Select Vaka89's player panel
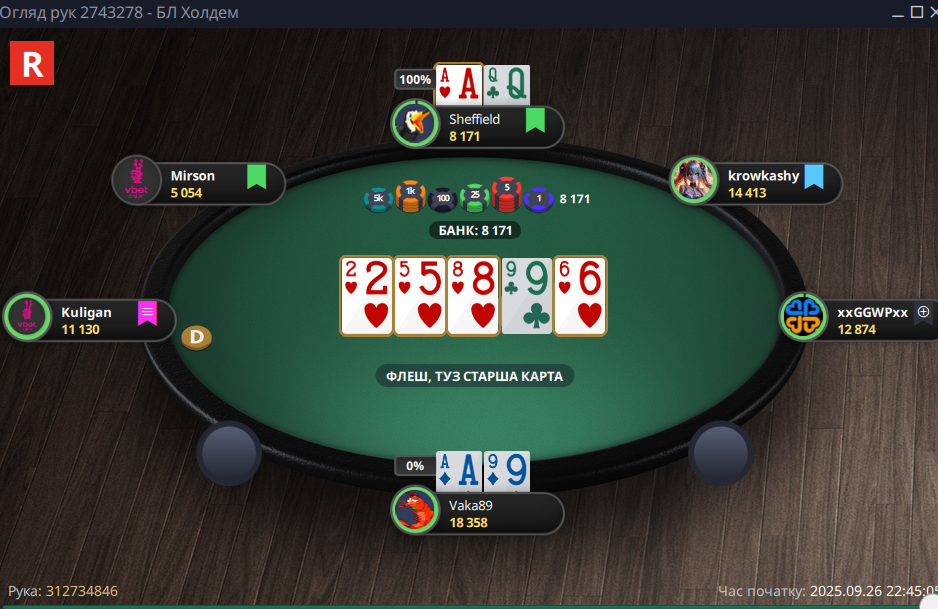Image resolution: width=938 pixels, height=609 pixels. coord(480,513)
